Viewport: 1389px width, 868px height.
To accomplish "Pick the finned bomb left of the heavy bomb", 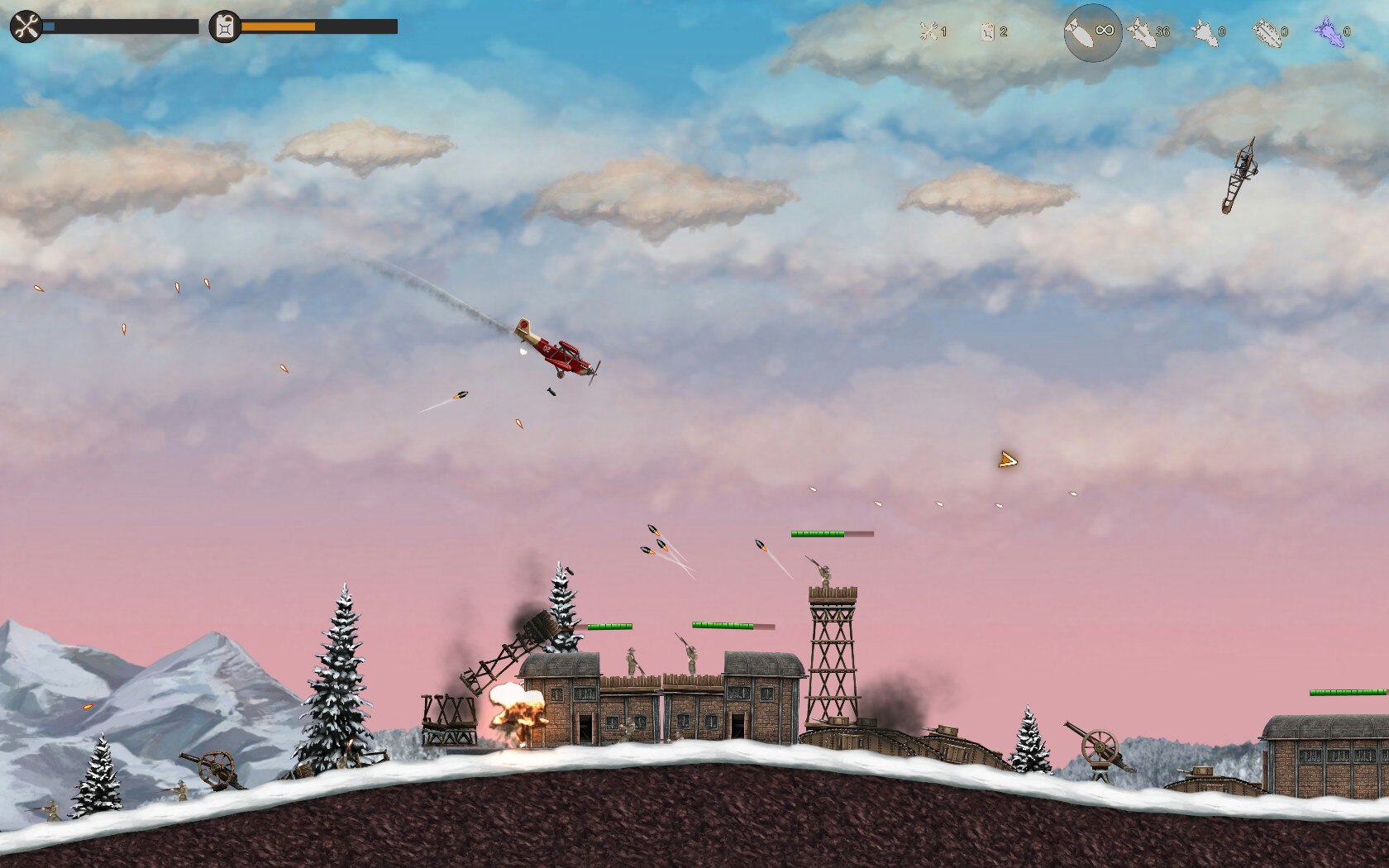I will point(1205,32).
